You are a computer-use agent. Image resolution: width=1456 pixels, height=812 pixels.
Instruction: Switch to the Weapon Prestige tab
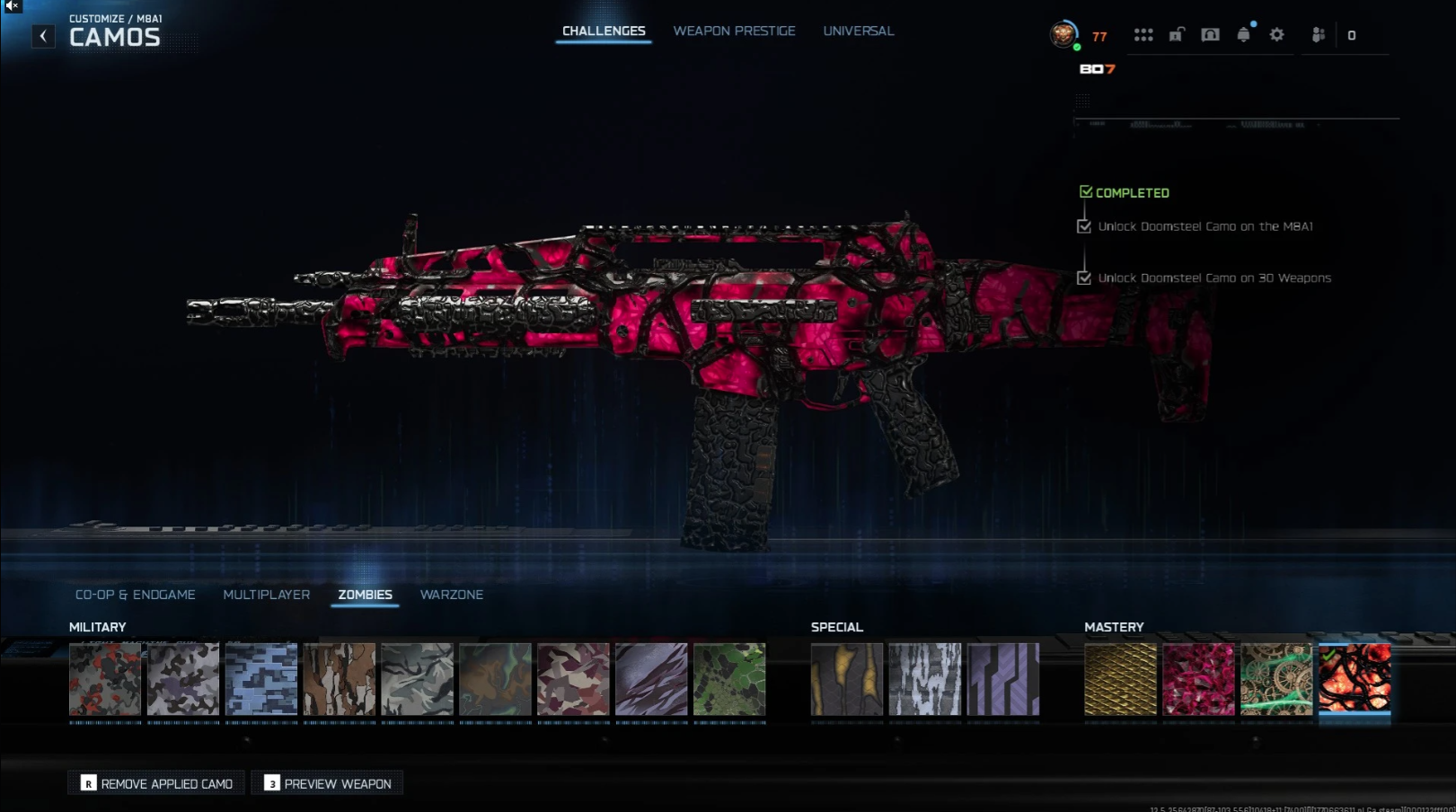[x=734, y=31]
